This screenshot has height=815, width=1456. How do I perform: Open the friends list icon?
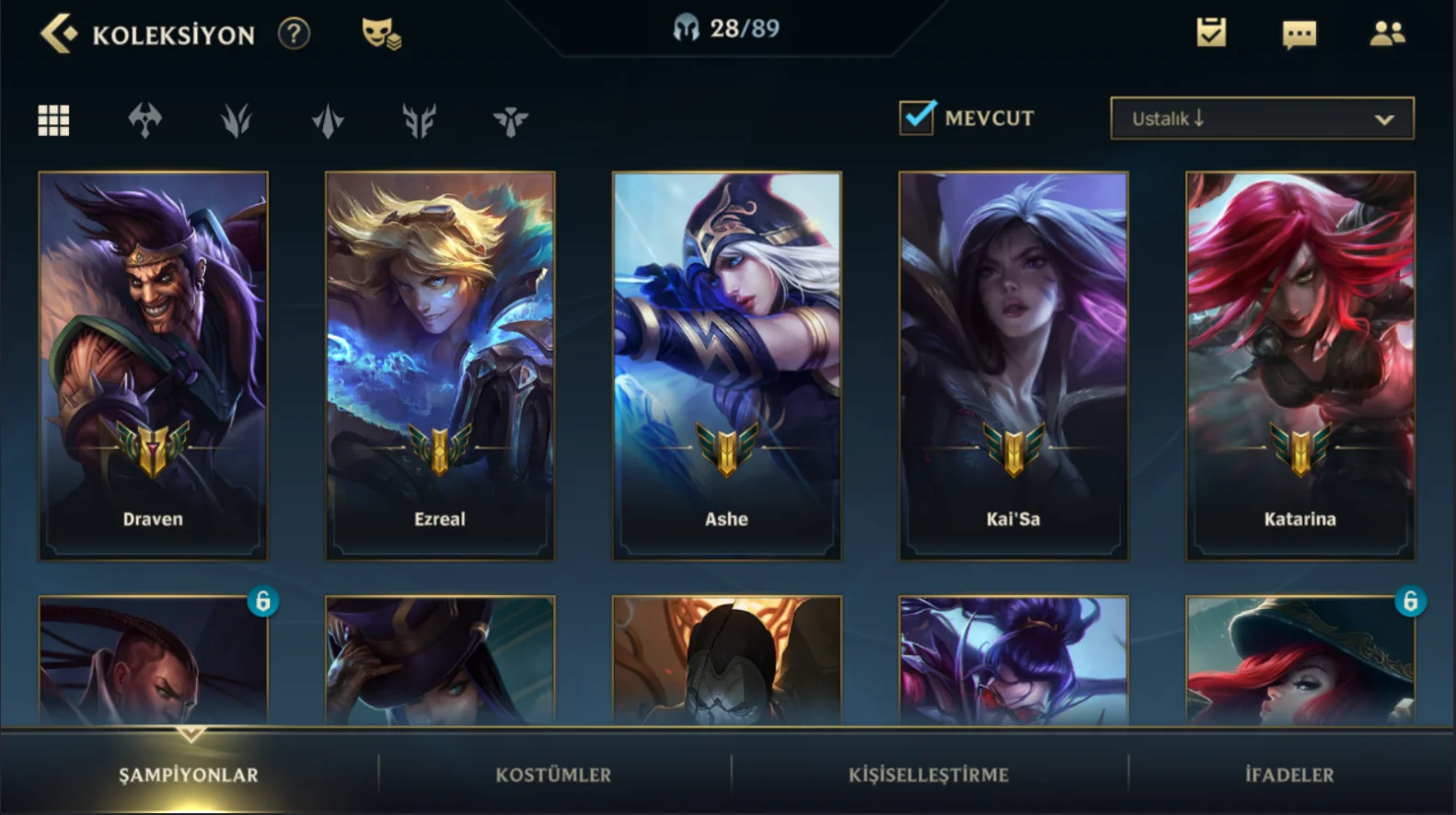coord(1387,34)
